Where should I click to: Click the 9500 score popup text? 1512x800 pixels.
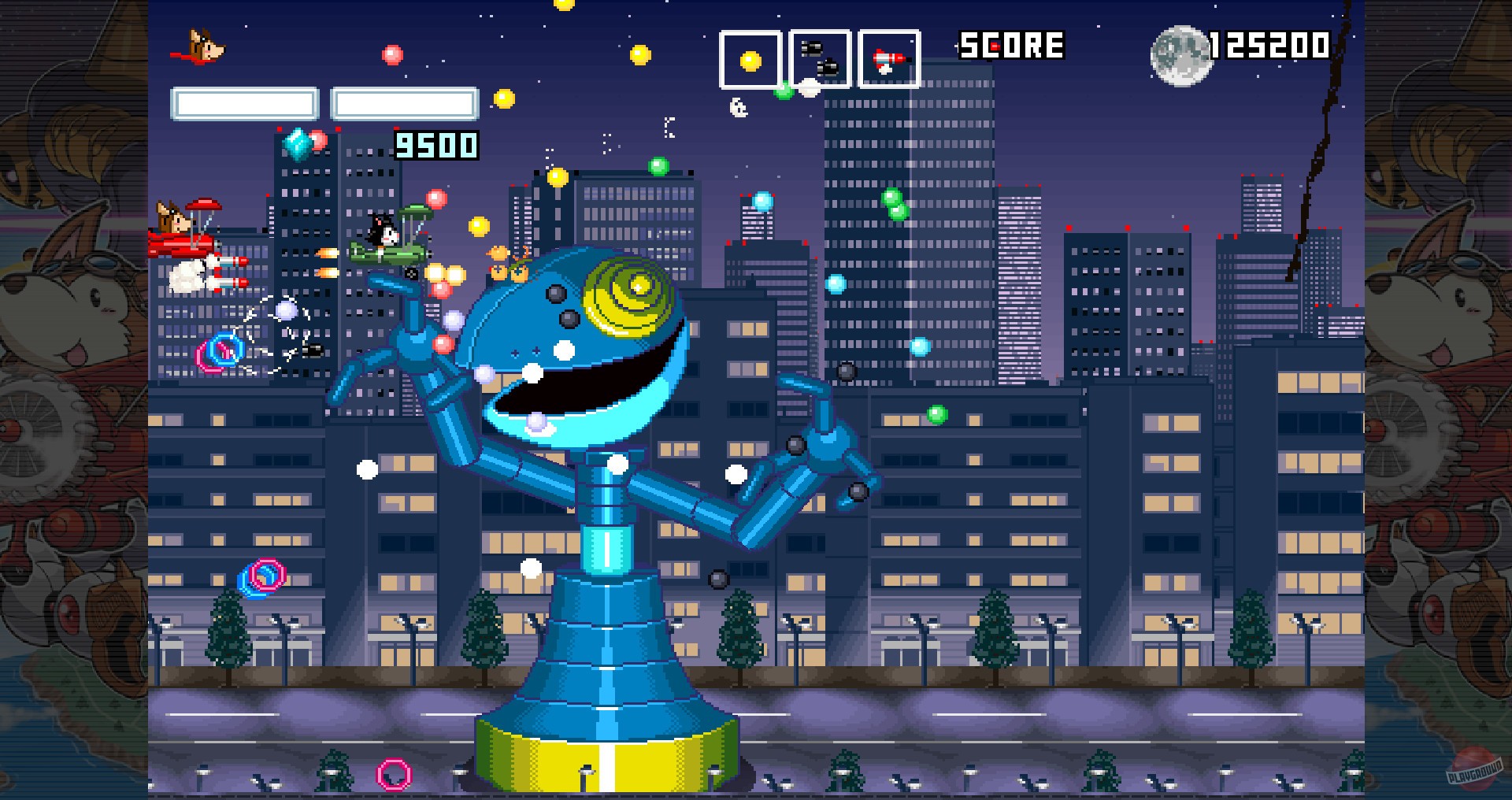pyautogui.click(x=434, y=144)
